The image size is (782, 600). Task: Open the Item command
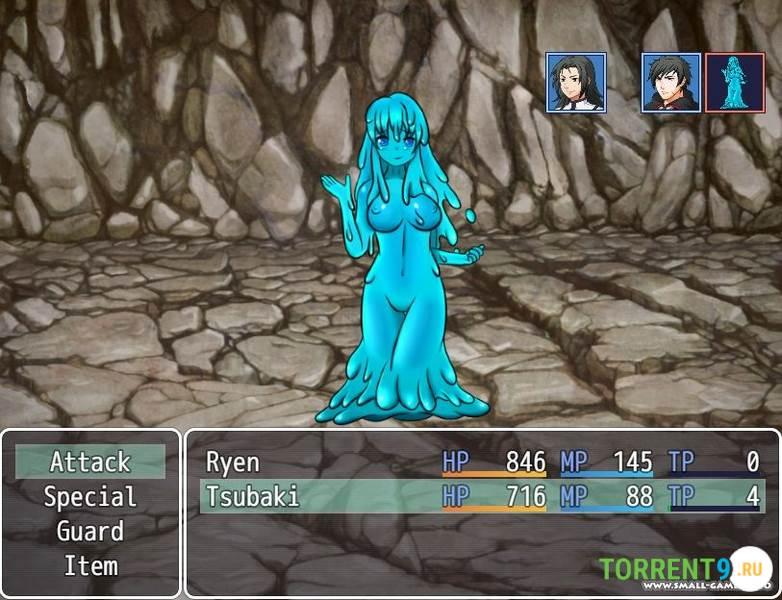click(90, 566)
